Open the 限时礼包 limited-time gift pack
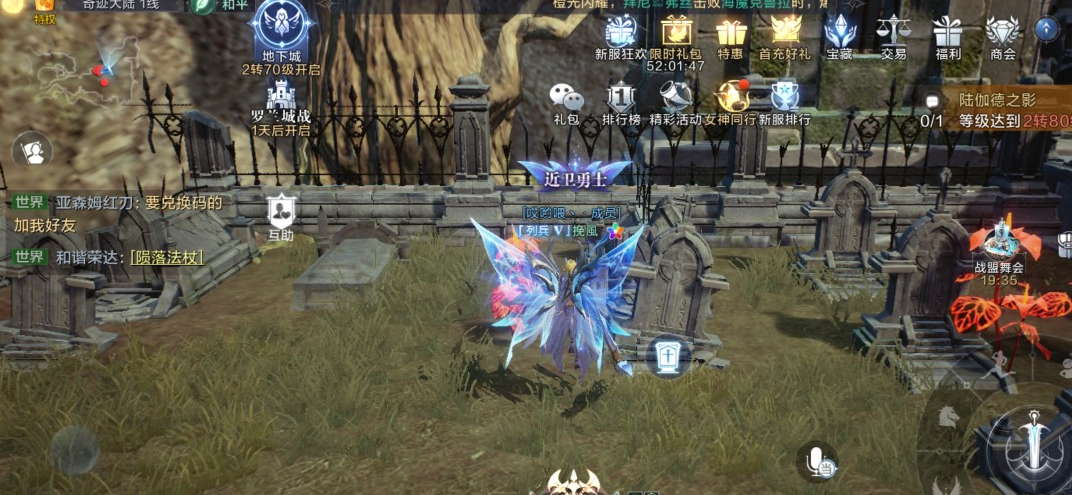This screenshot has width=1072, height=495. point(676,34)
